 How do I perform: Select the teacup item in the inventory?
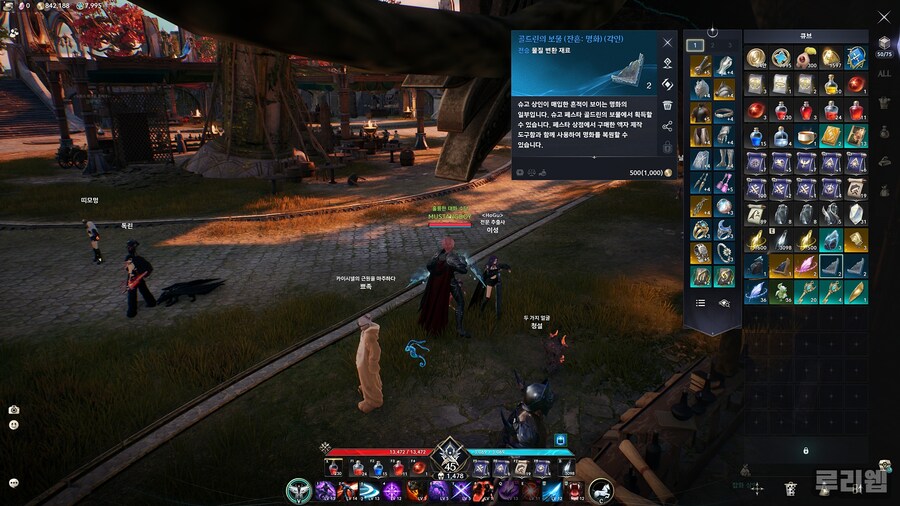(x=806, y=135)
